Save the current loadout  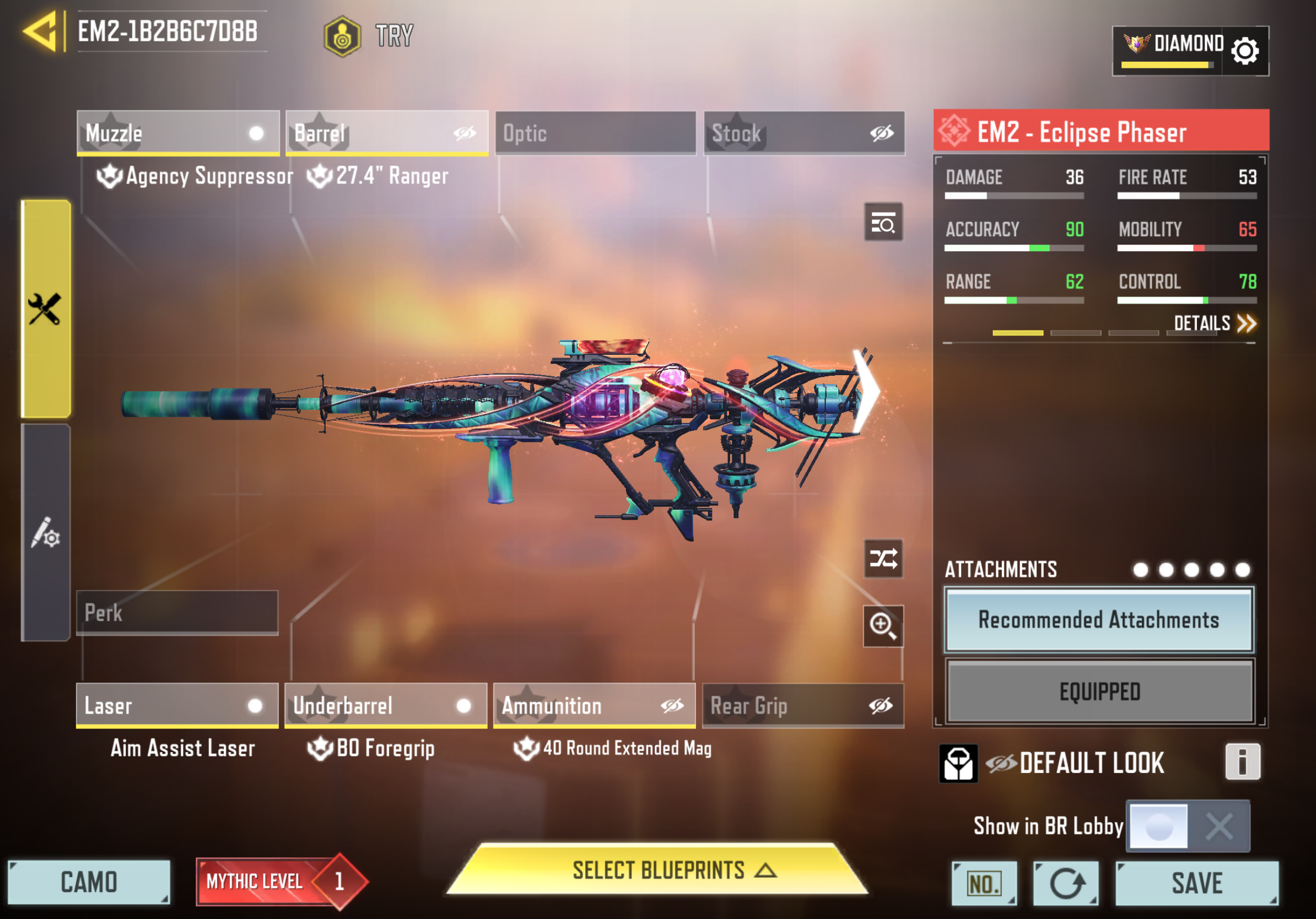1197,883
